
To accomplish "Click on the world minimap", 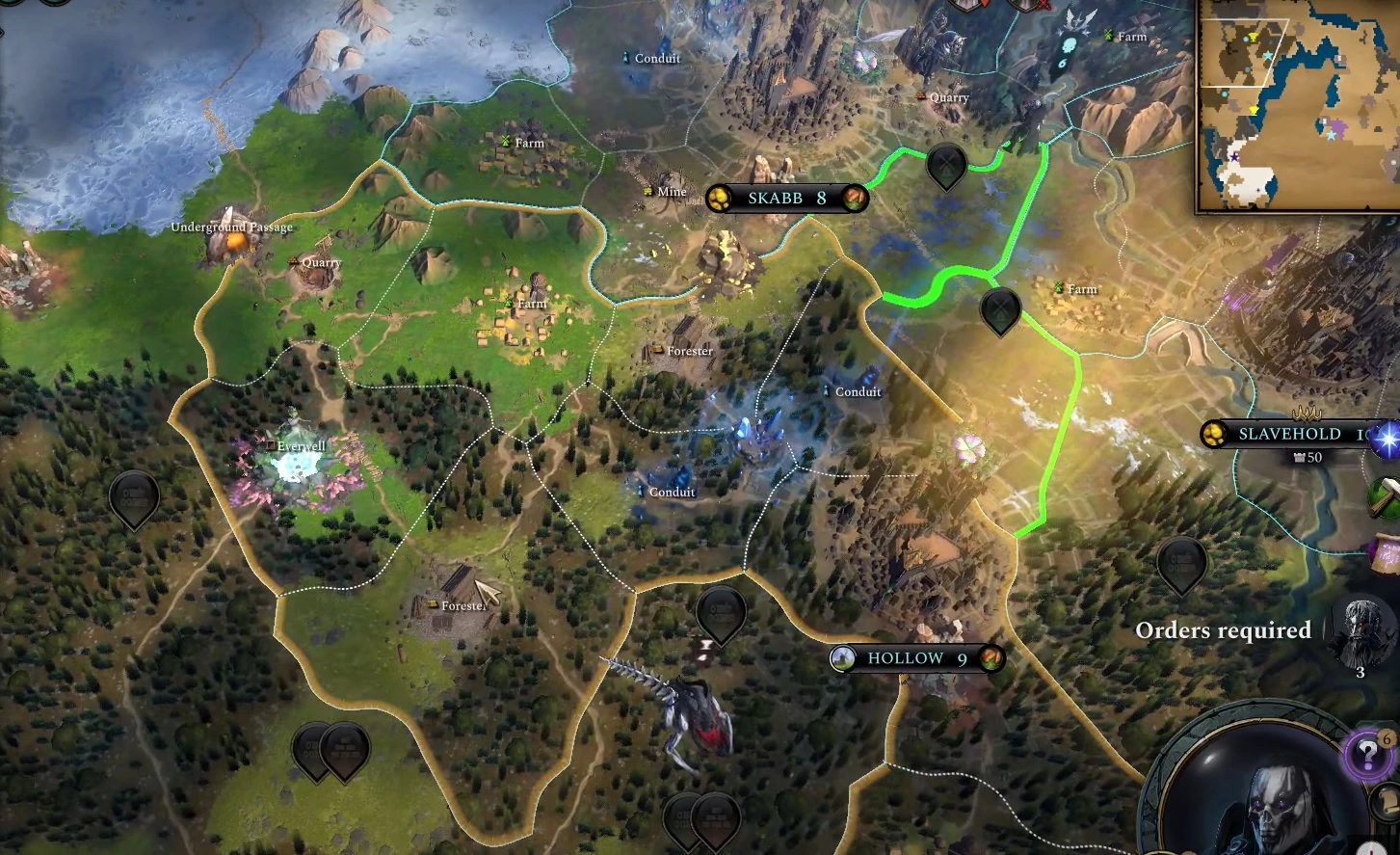I will pyautogui.click(x=1299, y=104).
